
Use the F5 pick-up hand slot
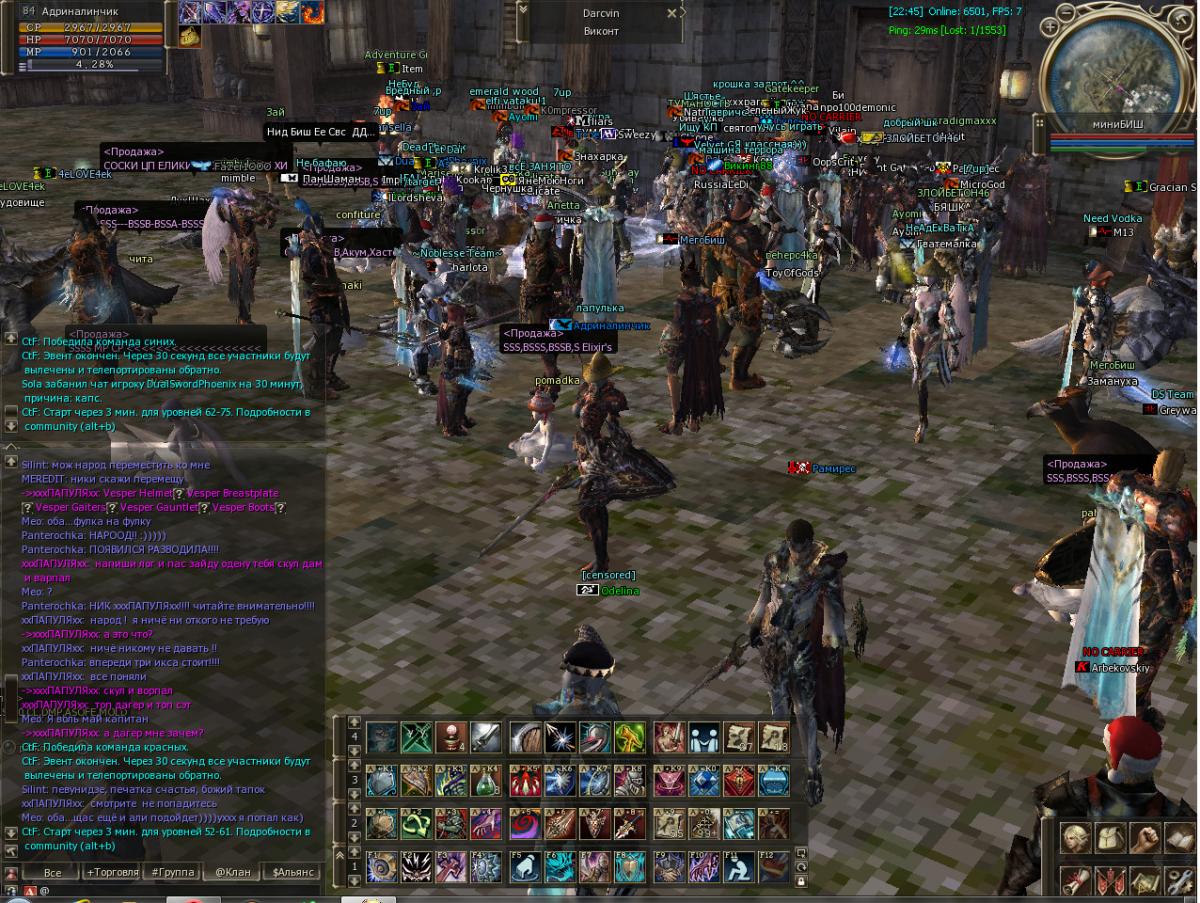(x=525, y=867)
